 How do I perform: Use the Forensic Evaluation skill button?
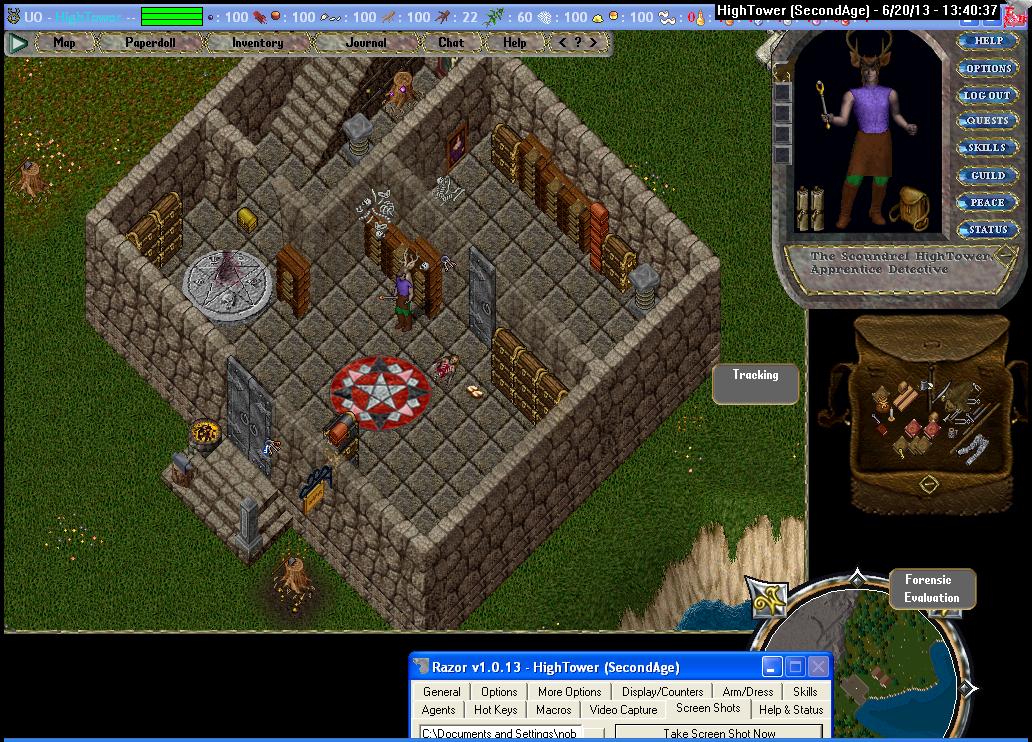pos(931,589)
